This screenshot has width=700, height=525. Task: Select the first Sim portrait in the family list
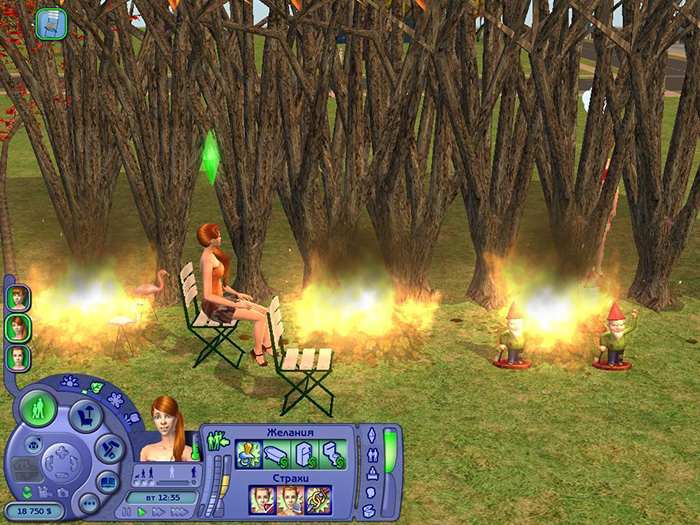click(18, 298)
